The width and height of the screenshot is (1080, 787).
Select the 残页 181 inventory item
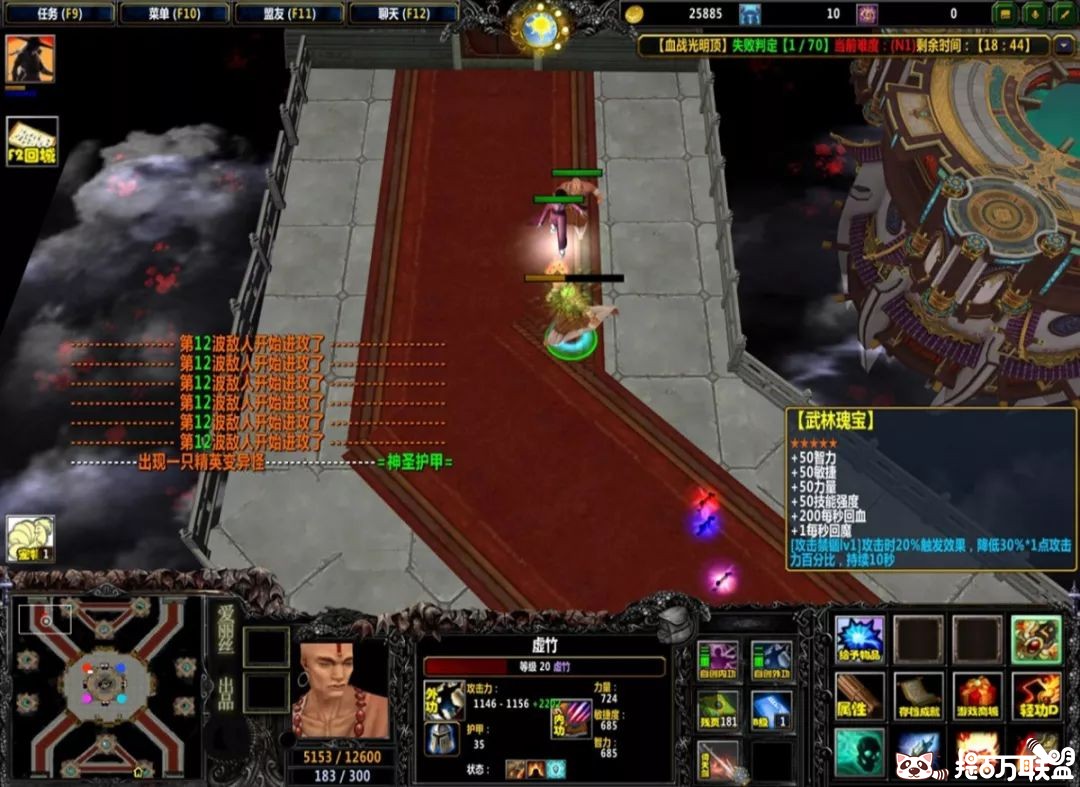coord(717,710)
